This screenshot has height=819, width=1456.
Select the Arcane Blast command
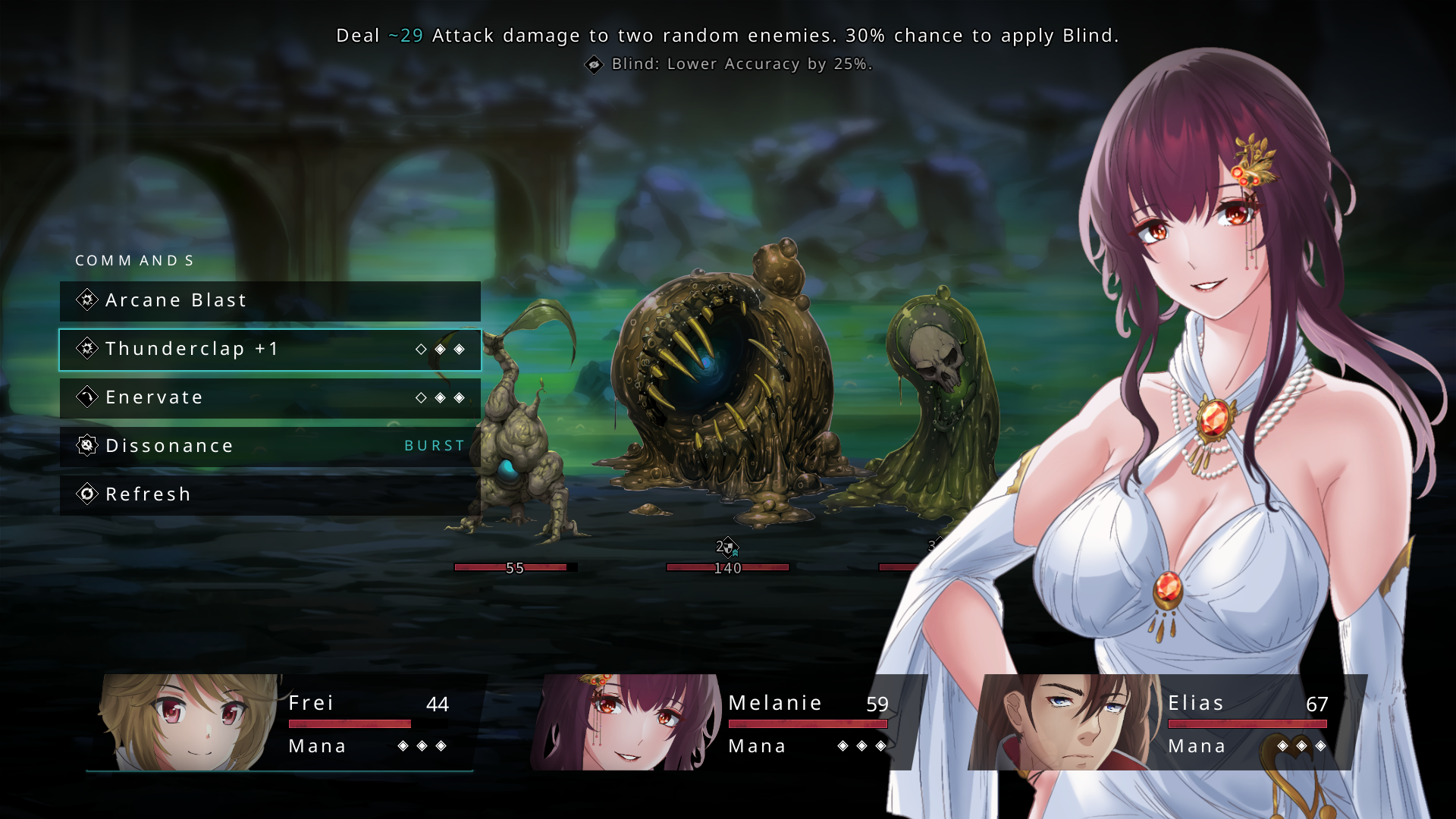[x=269, y=301]
